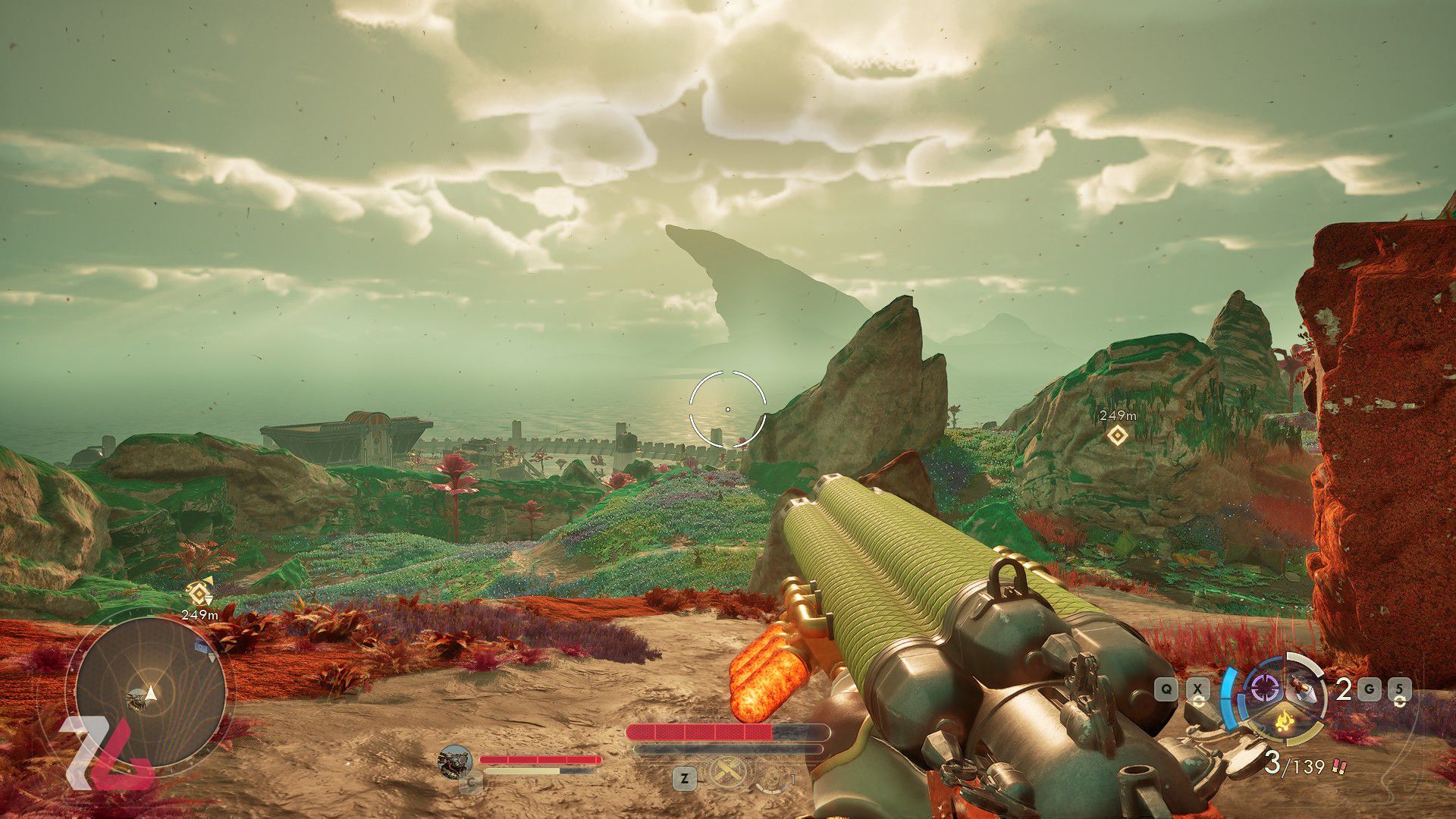Click the 5 key prompt with recharge arrow
Image resolution: width=1456 pixels, height=819 pixels.
click(1400, 690)
